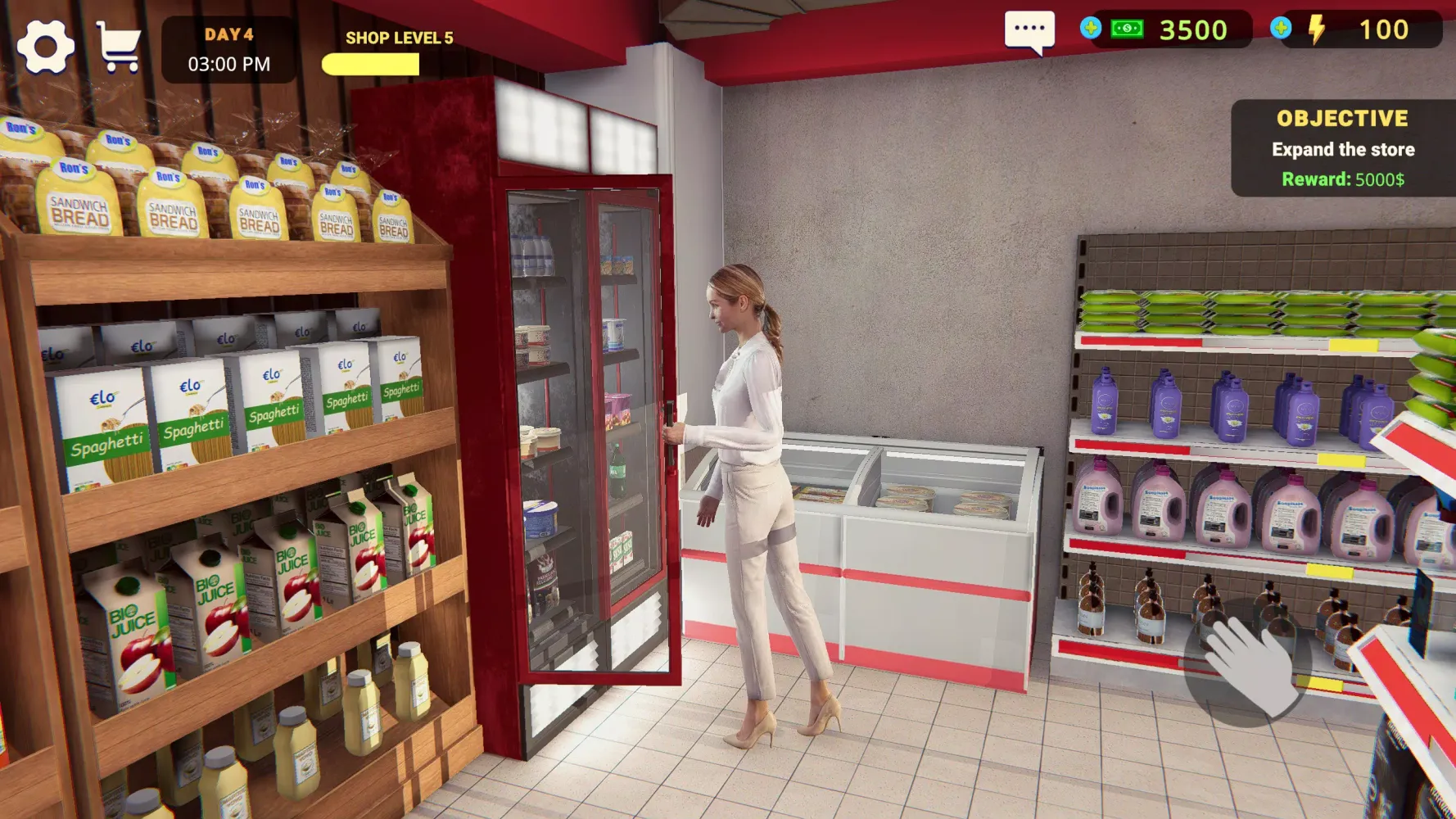1456x819 pixels.
Task: Open the chat speech bubble
Action: [1029, 31]
